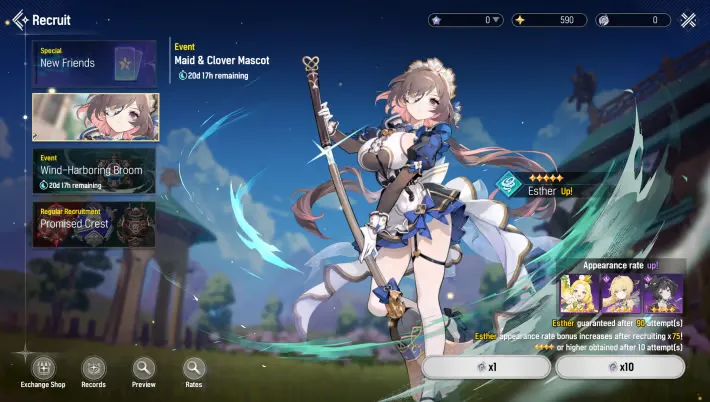
Task: View the middle blonde rate-up character portrait
Action: click(622, 294)
